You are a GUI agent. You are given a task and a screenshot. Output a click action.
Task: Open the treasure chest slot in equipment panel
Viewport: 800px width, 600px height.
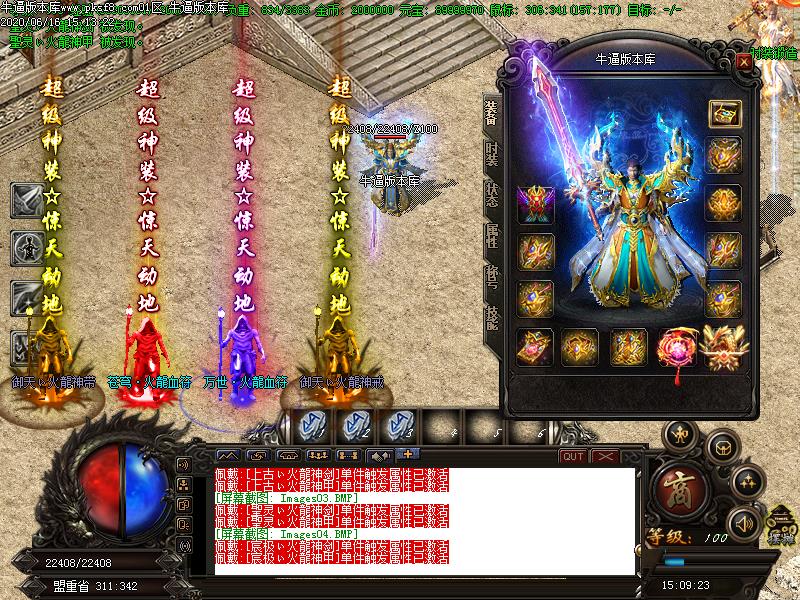pyautogui.click(x=723, y=113)
